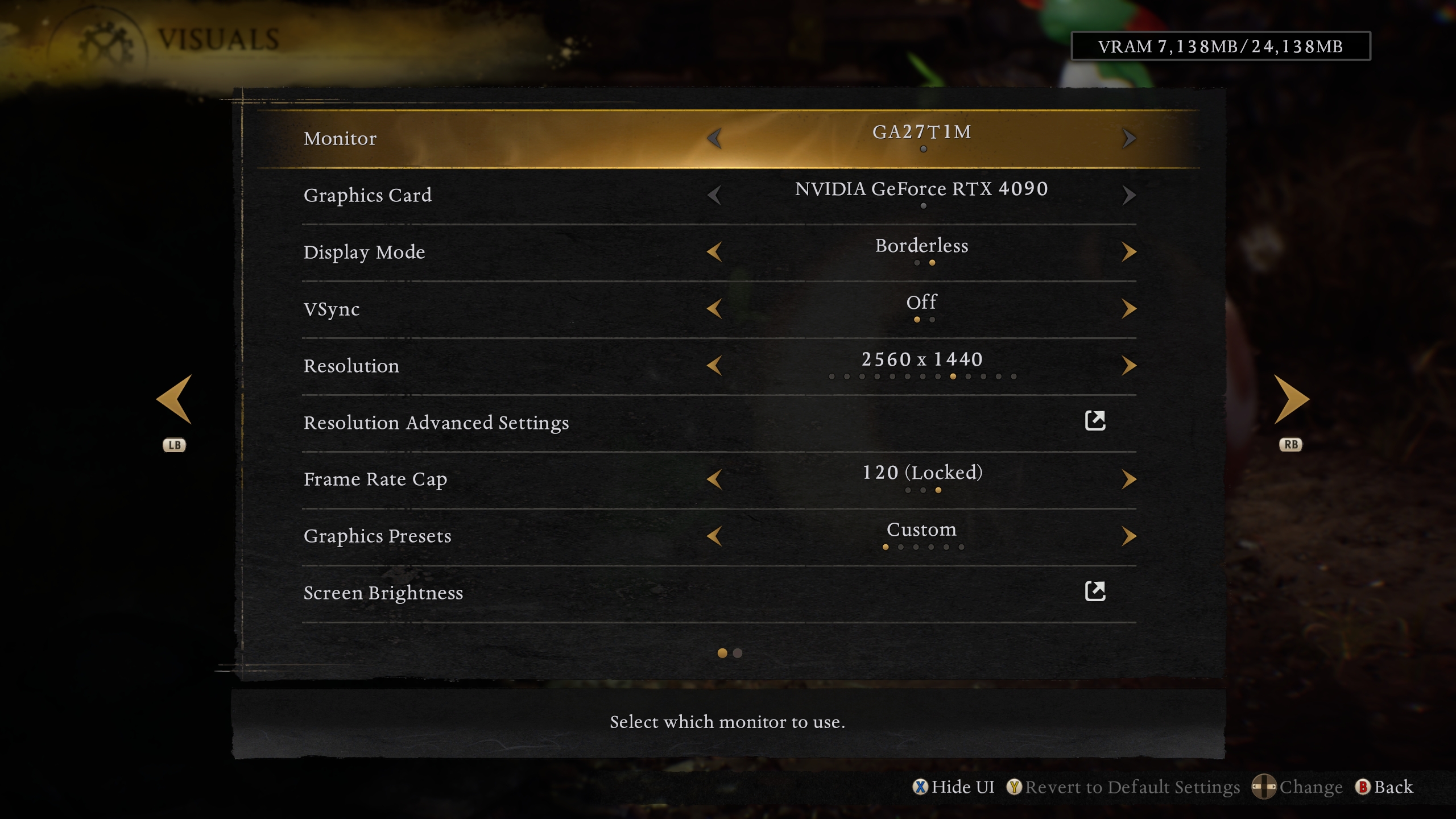Select a lower Resolution with left chevron
The height and width of the screenshot is (819, 1456).
pyautogui.click(x=714, y=365)
